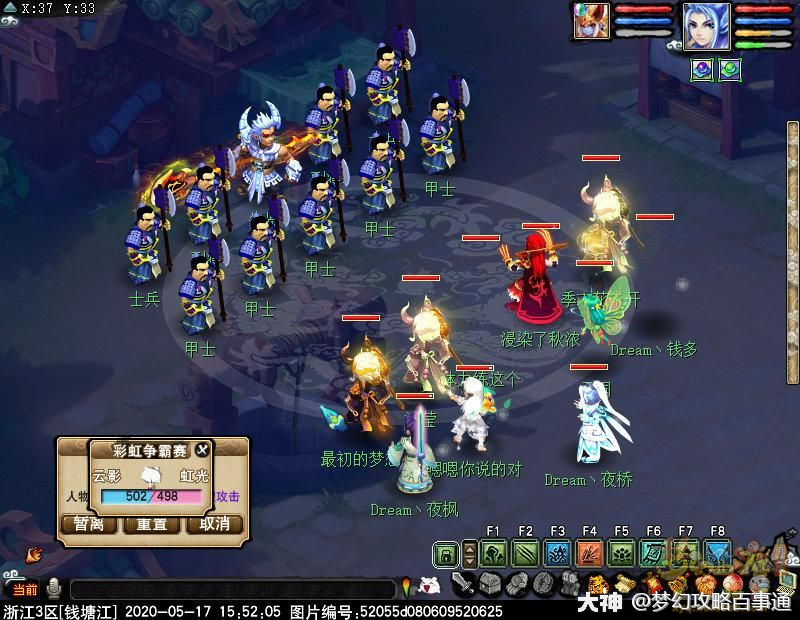This screenshot has height=620, width=800.
Task: Activate the F1 green tree skill
Action: pos(493,554)
